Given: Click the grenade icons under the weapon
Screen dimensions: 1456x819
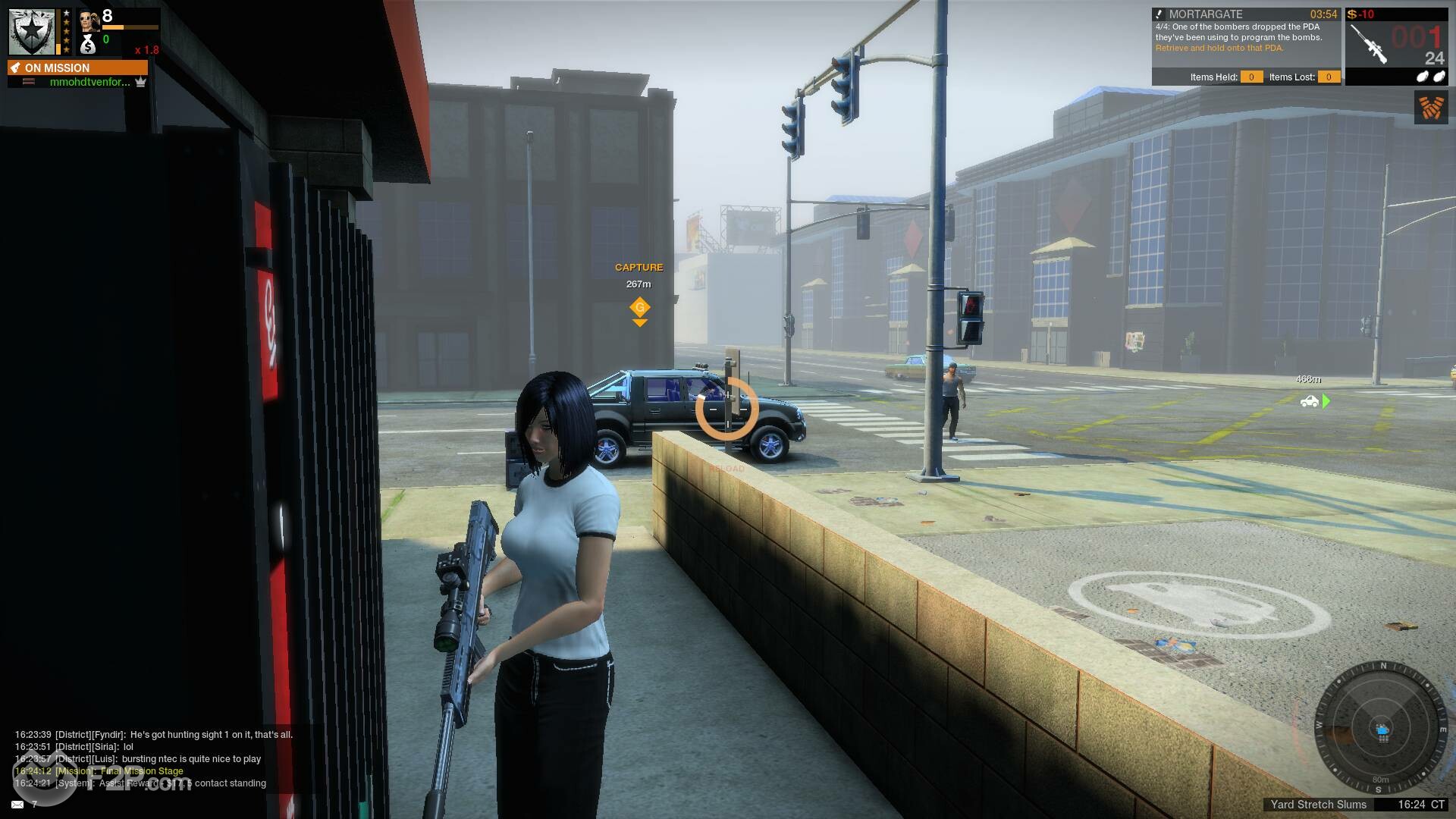Looking at the screenshot, I should tap(1430, 77).
